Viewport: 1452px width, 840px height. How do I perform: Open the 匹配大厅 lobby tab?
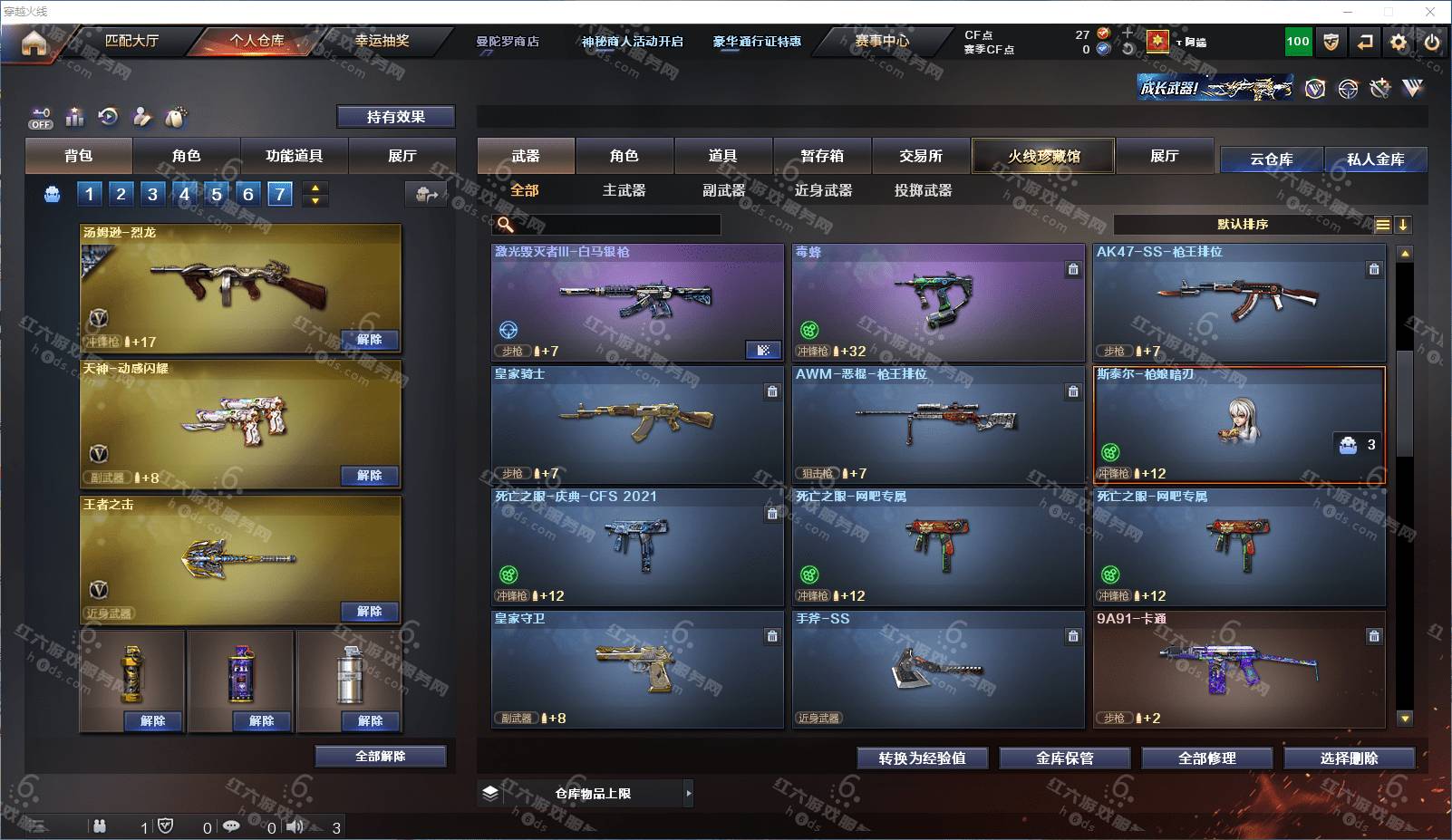pos(131,41)
